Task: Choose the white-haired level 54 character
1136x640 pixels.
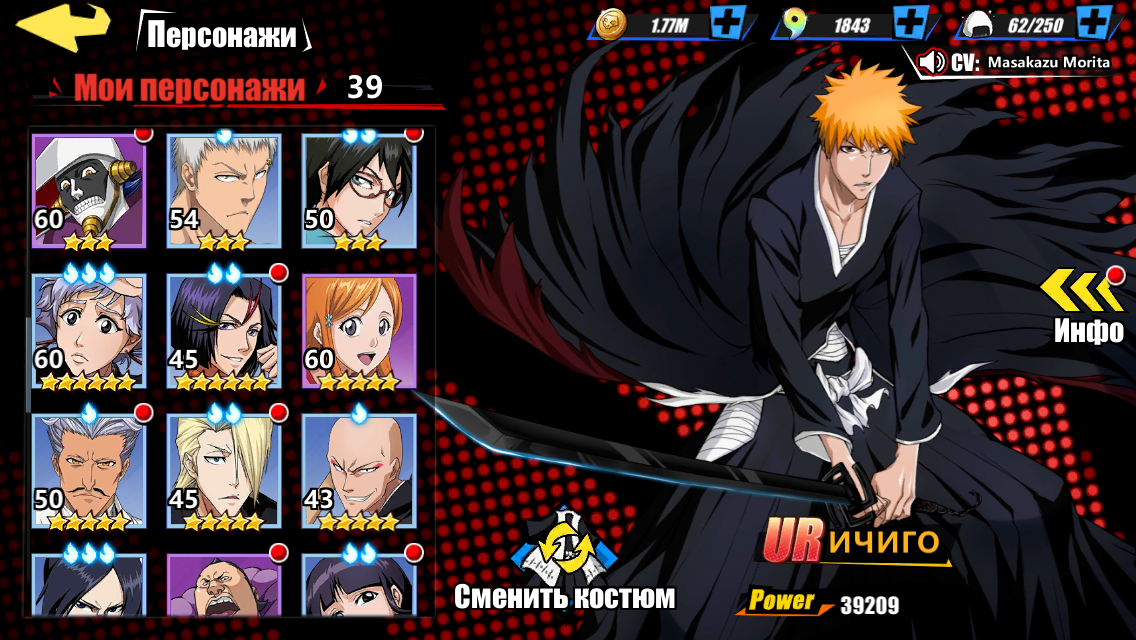Action: pyautogui.click(x=224, y=190)
